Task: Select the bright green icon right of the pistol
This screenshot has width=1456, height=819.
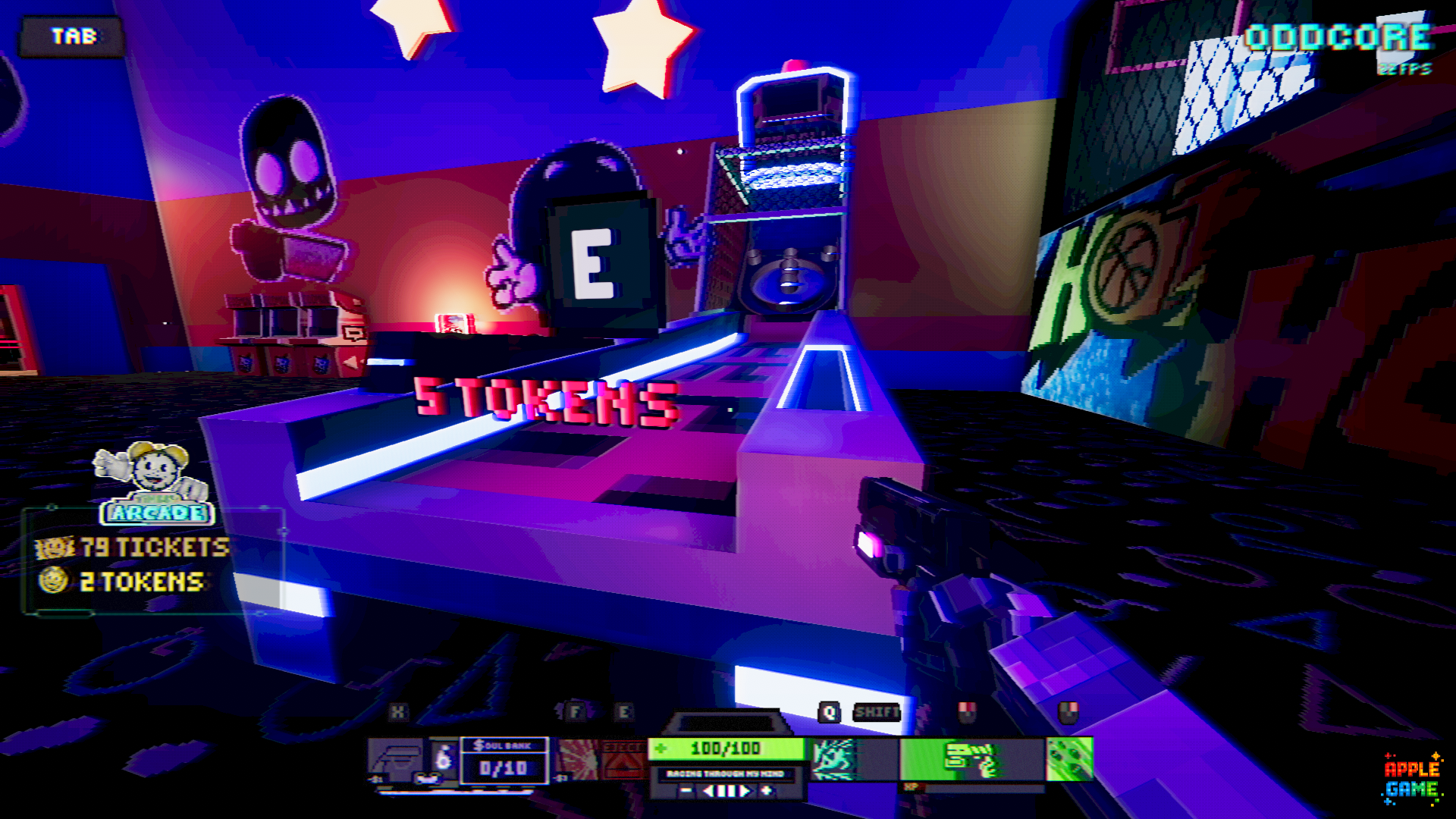Action: point(1069,759)
